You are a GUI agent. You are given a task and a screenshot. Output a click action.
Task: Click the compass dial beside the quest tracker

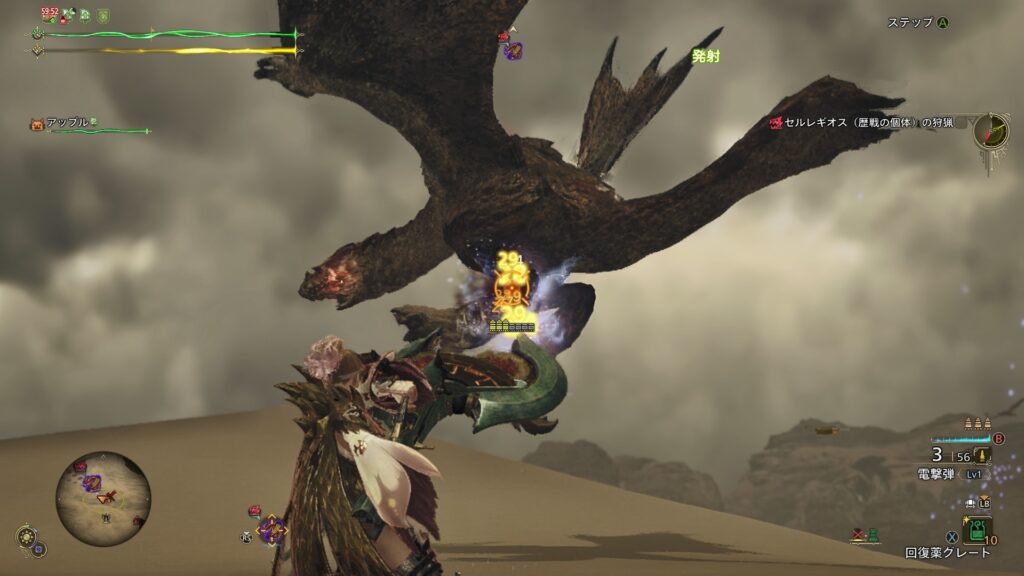click(x=991, y=131)
